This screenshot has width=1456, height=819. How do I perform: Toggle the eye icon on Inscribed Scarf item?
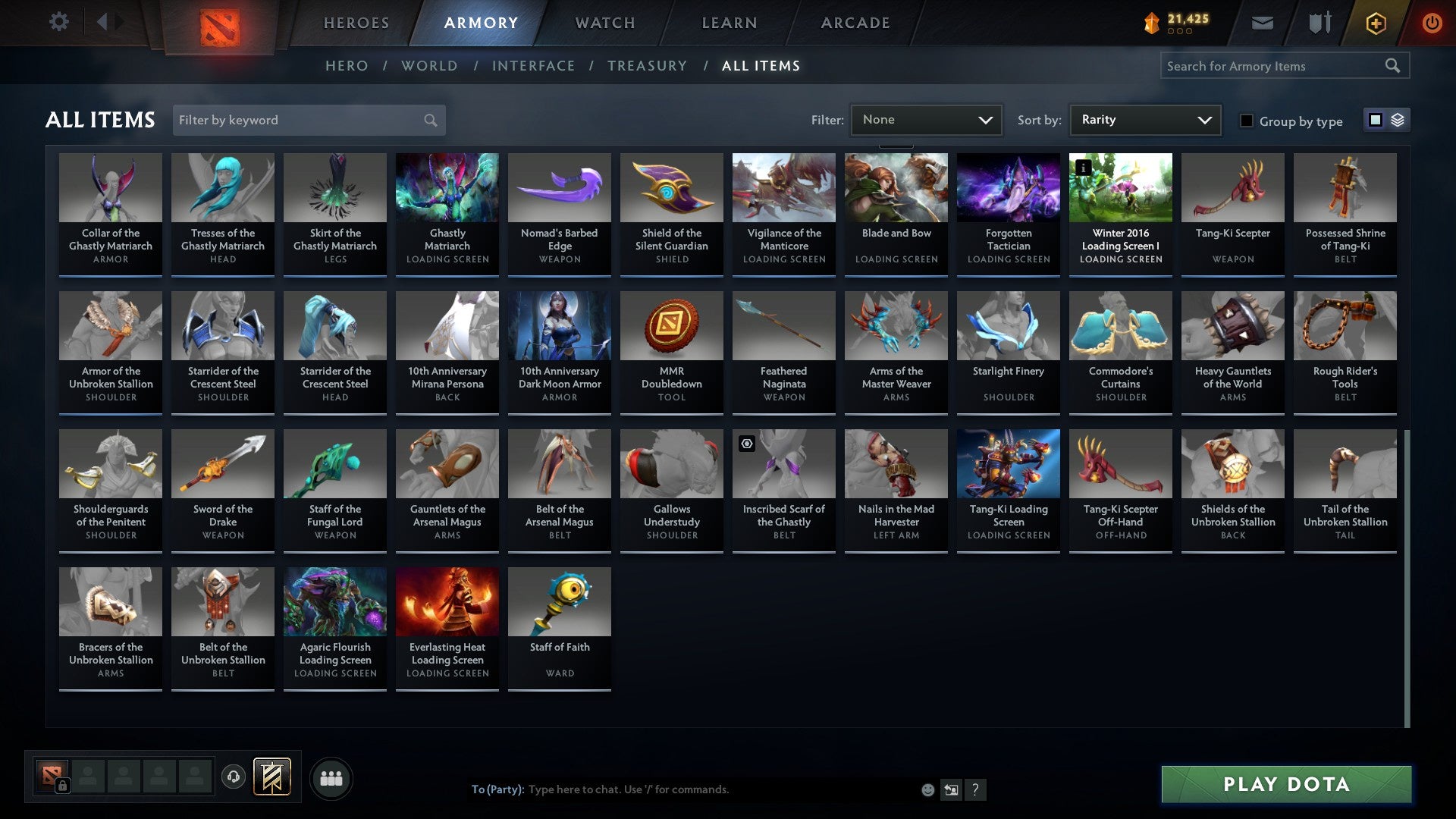(x=747, y=444)
